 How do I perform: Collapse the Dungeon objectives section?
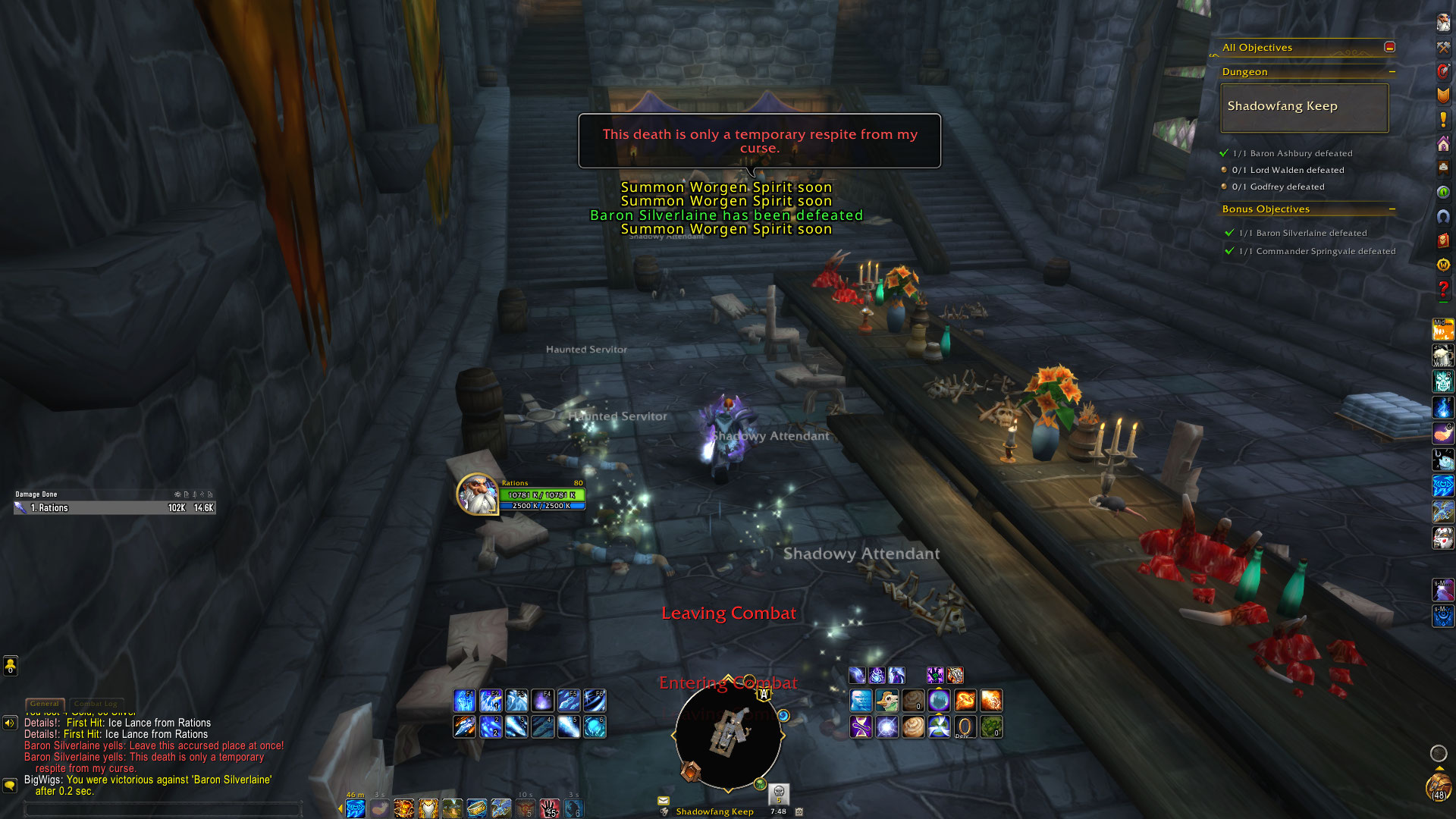click(1392, 72)
